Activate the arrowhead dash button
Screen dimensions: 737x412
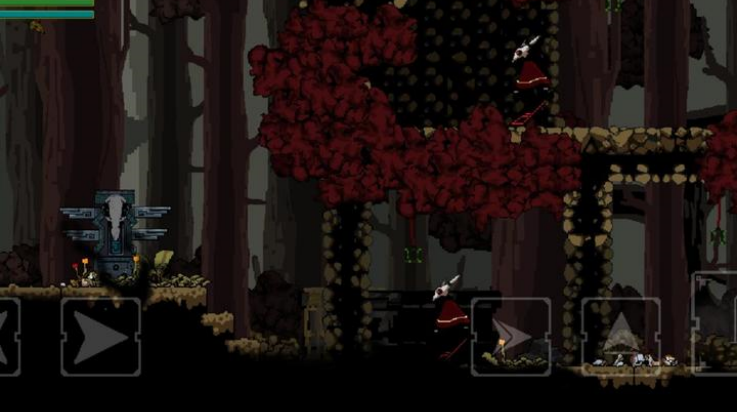(511, 336)
